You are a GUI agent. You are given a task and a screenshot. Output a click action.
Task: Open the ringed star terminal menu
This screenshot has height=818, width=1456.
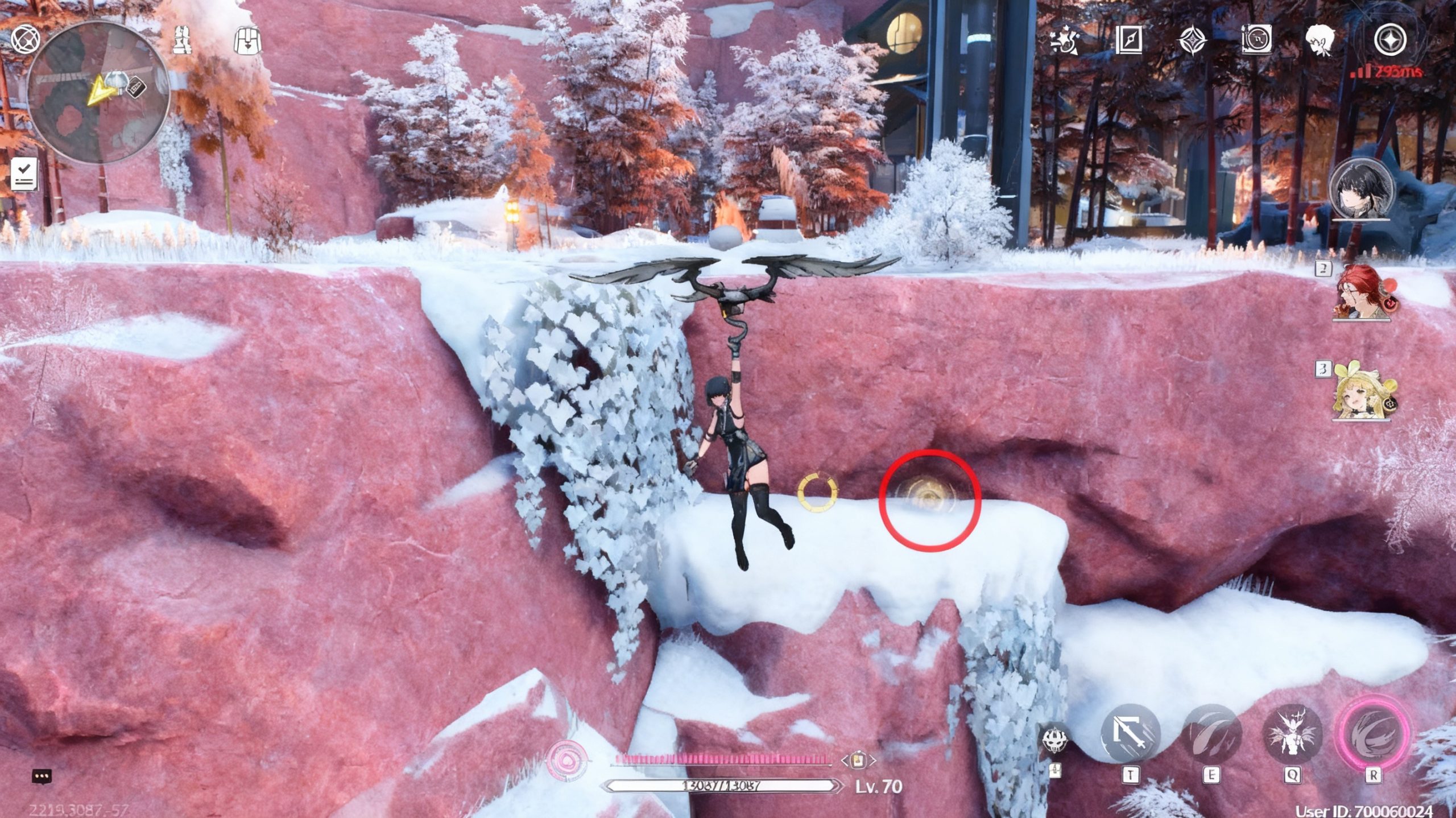[x=1390, y=40]
